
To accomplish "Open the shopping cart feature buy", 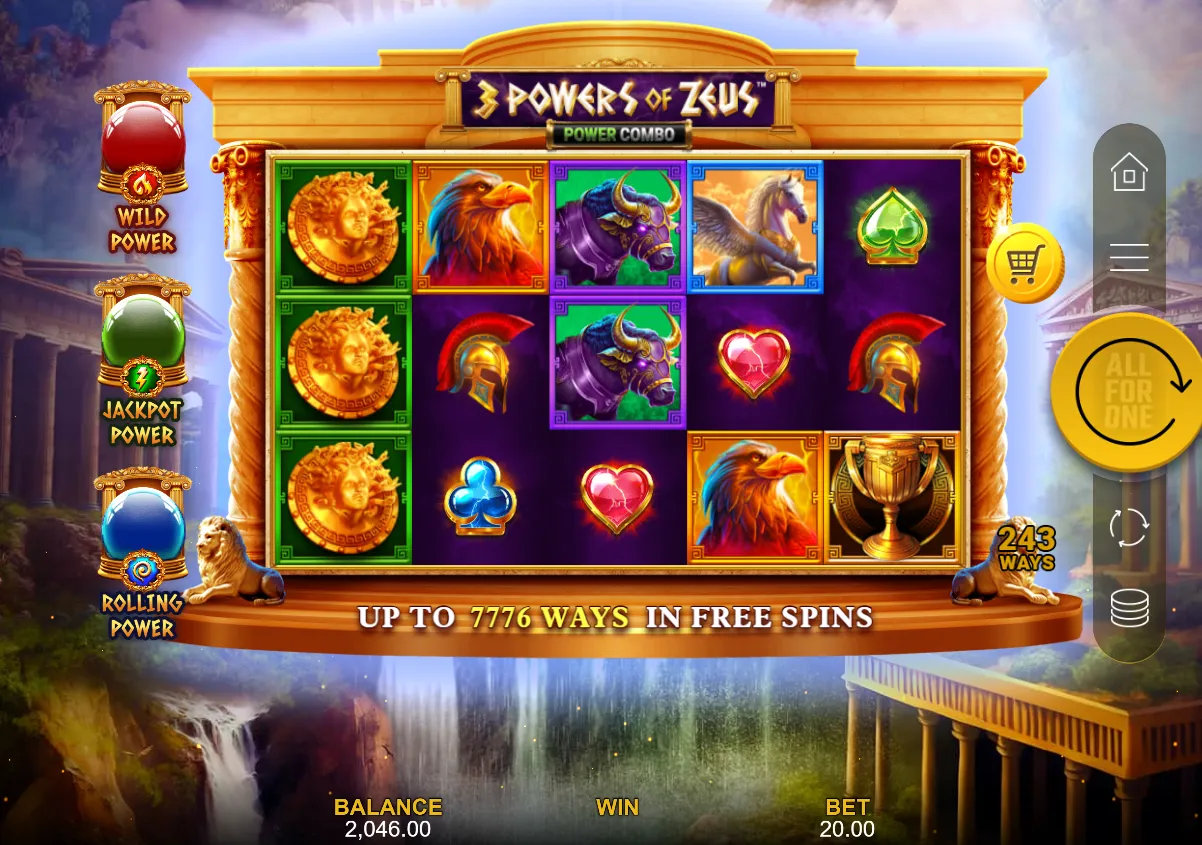I will [x=1024, y=263].
